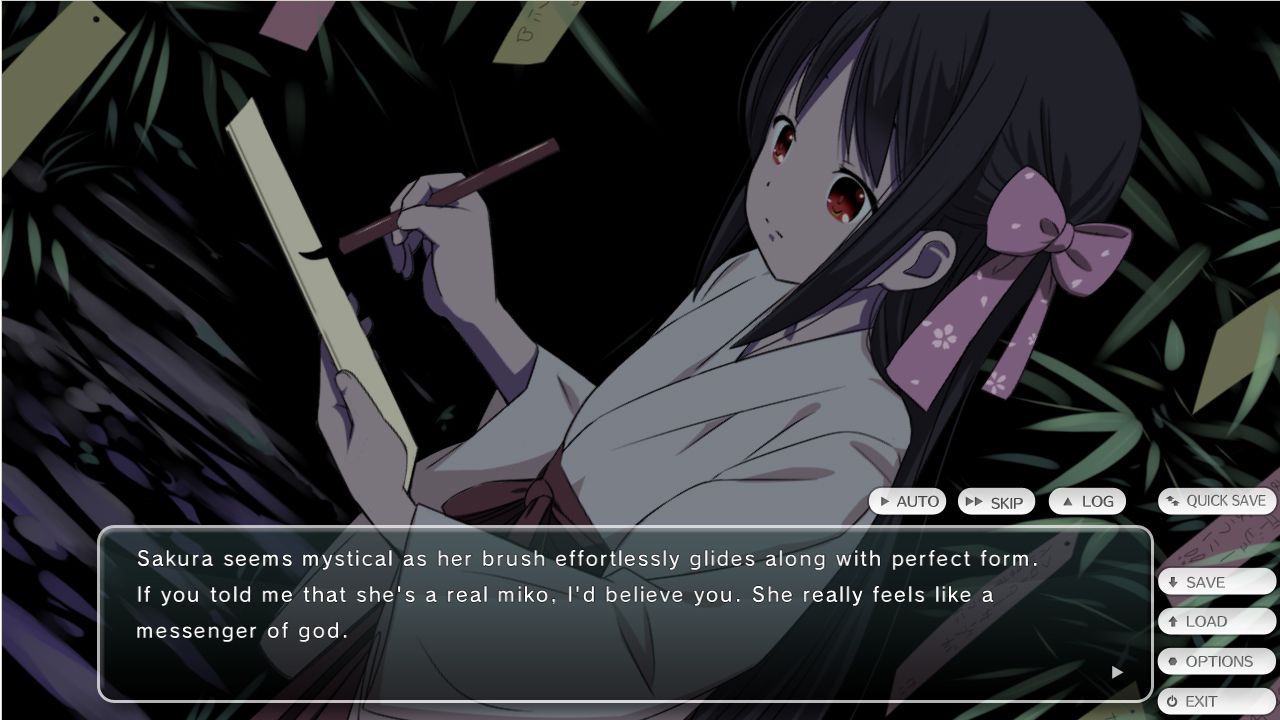Click the up-arrow icon beside LOAD
Viewport: 1280px width, 720px height.
(1173, 621)
